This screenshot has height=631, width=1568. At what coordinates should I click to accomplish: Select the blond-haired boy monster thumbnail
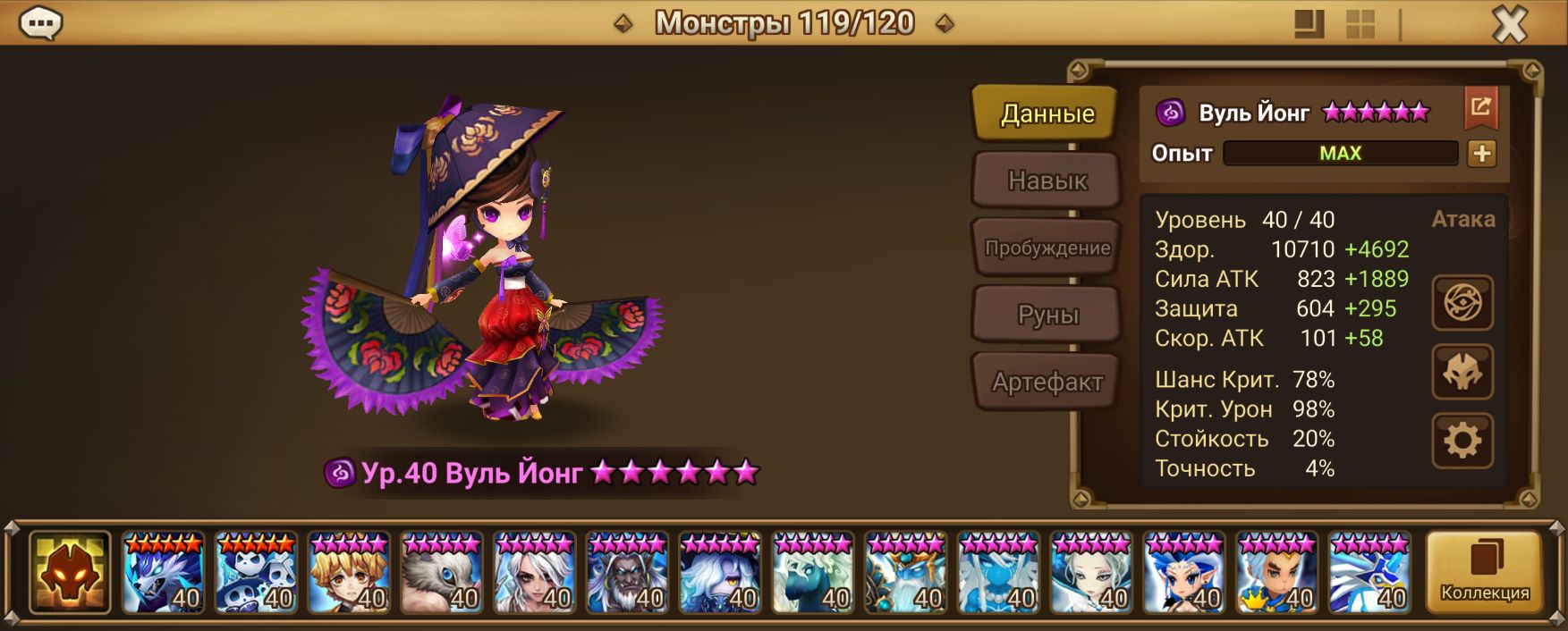tap(349, 573)
